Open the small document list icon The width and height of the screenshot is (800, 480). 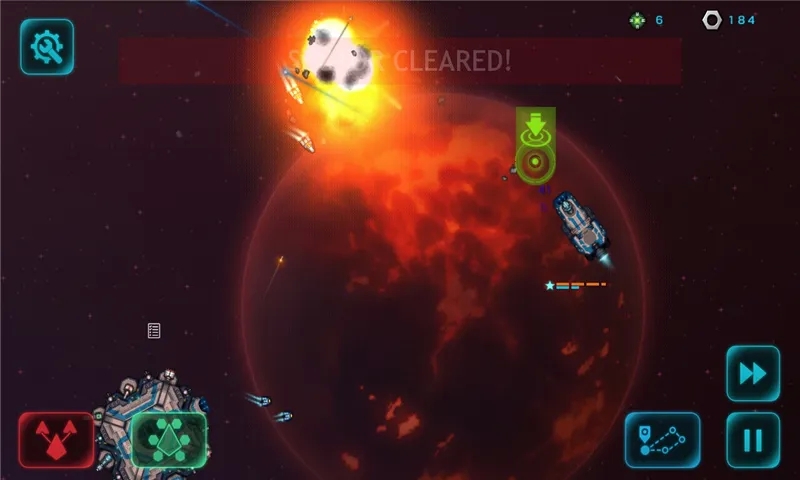coord(154,331)
